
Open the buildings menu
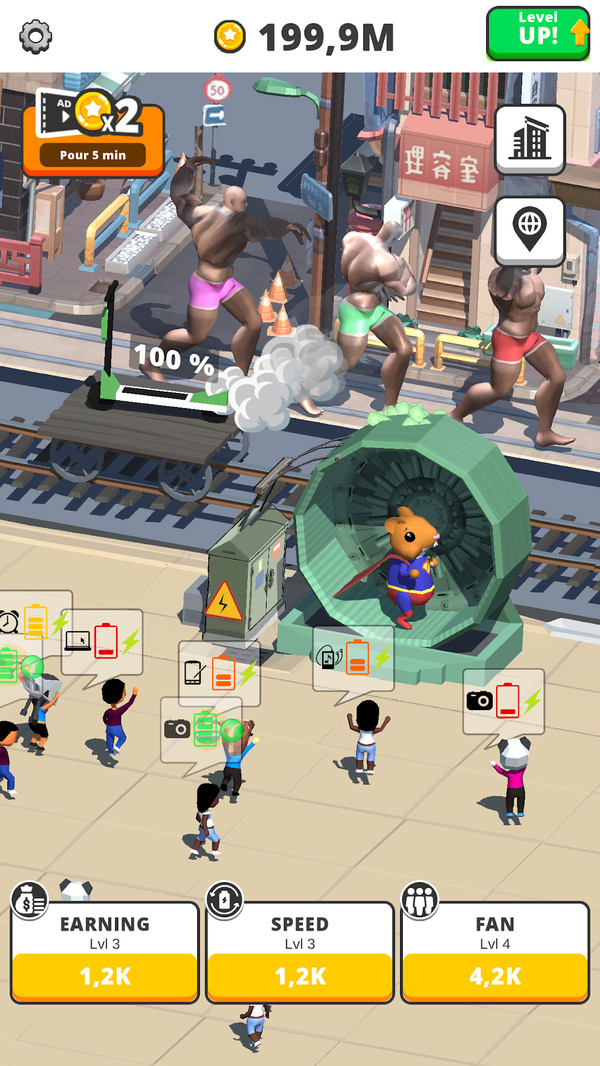[529, 140]
